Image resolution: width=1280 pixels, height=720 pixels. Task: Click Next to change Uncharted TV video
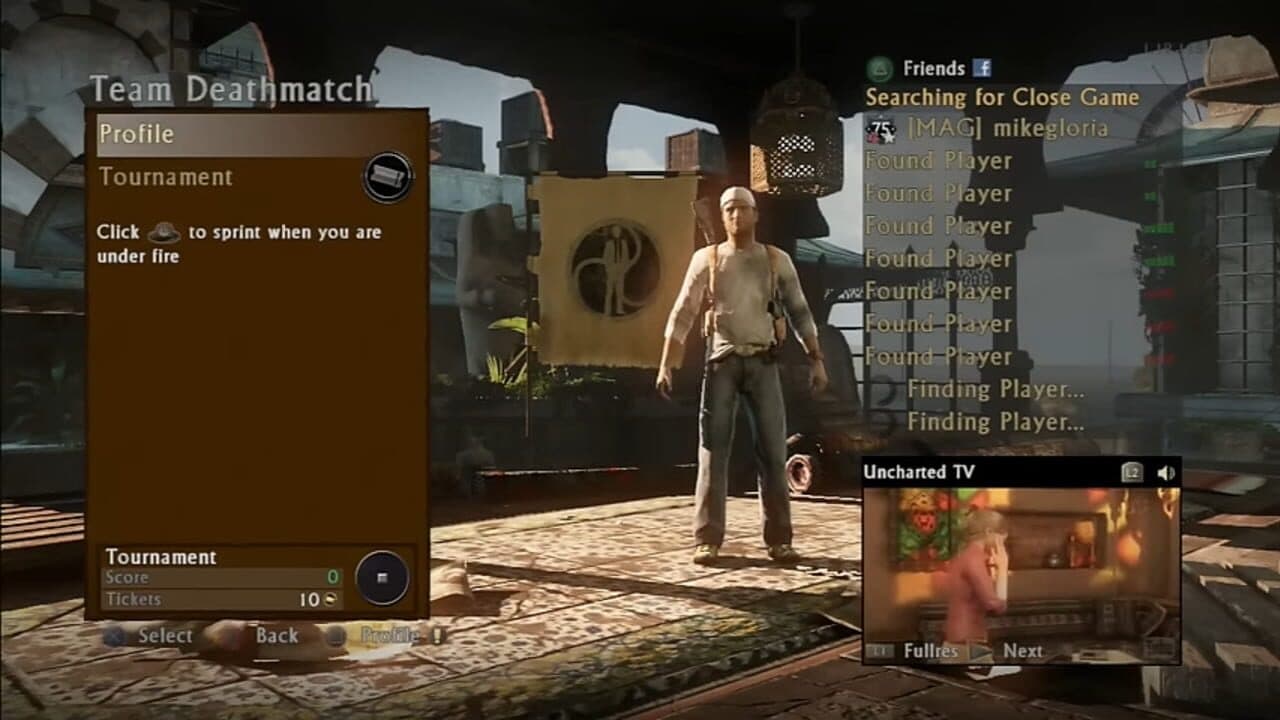pyautogui.click(x=1023, y=650)
